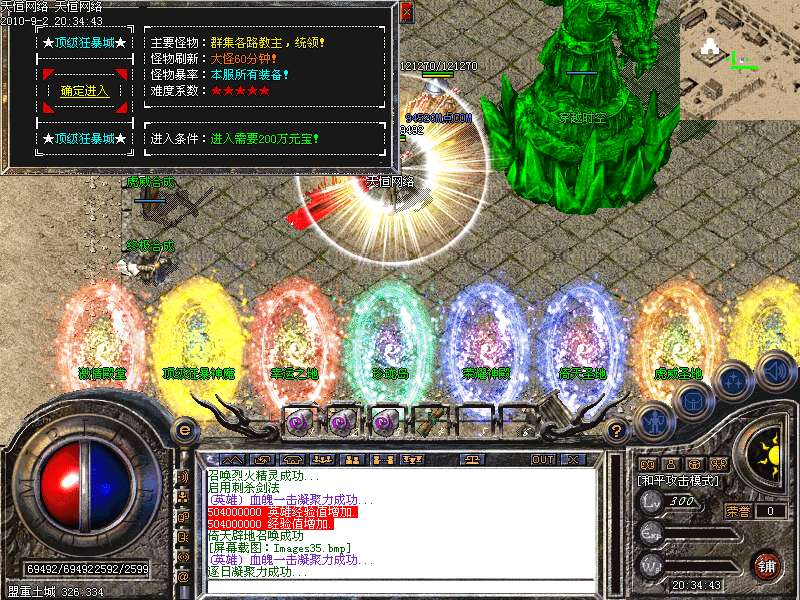Switch the 和平攻击模式 attack mode

pyautogui.click(x=680, y=480)
